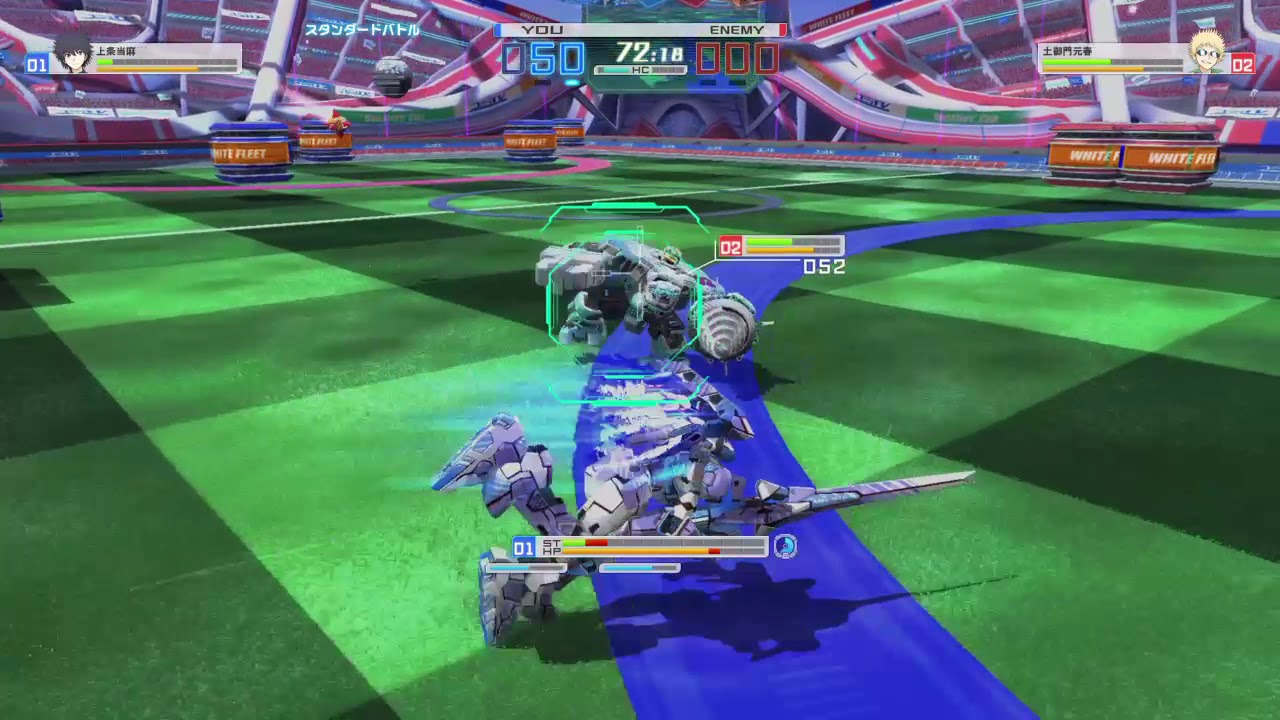Select the locked-on enemy 02 target marker
Image resolution: width=1280 pixels, height=720 pixels.
(731, 247)
